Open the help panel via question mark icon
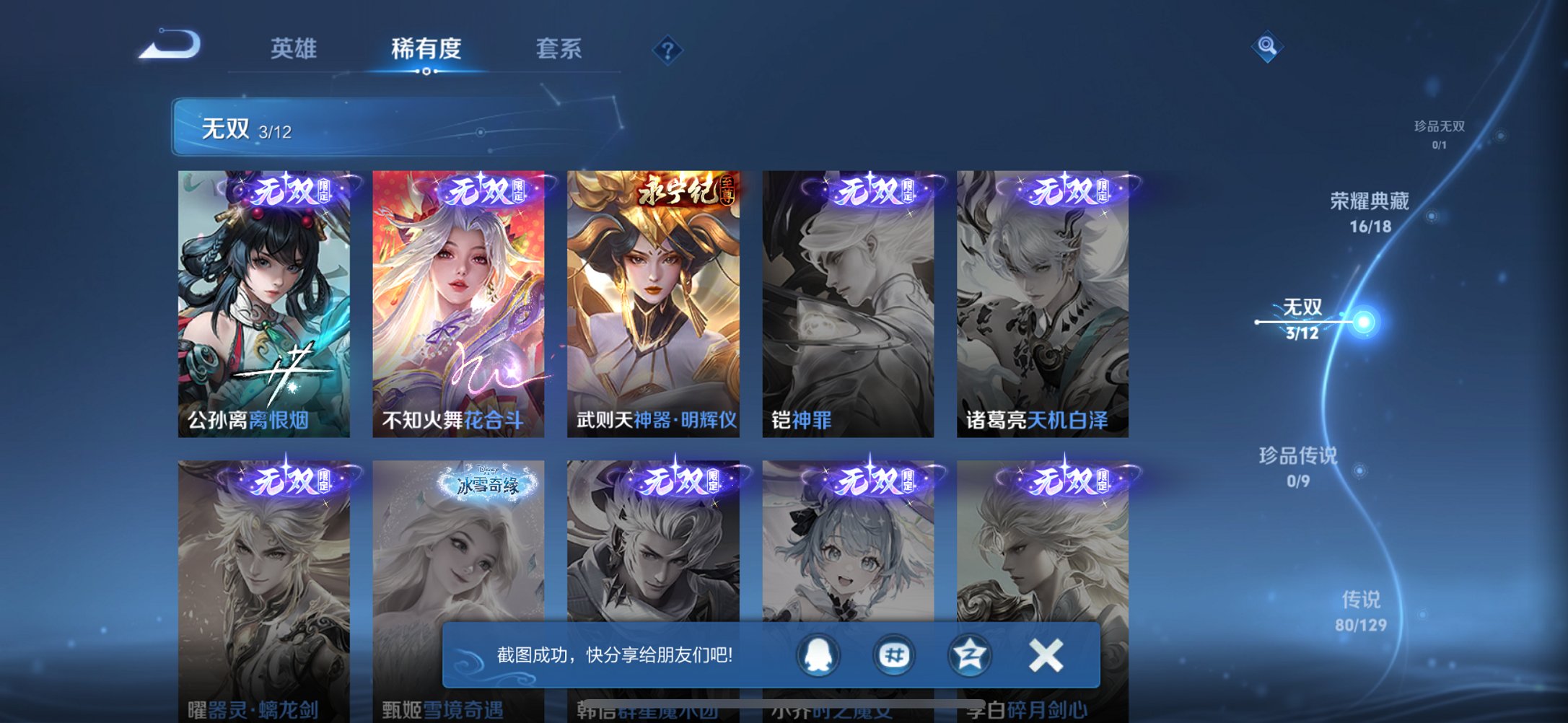 [668, 51]
